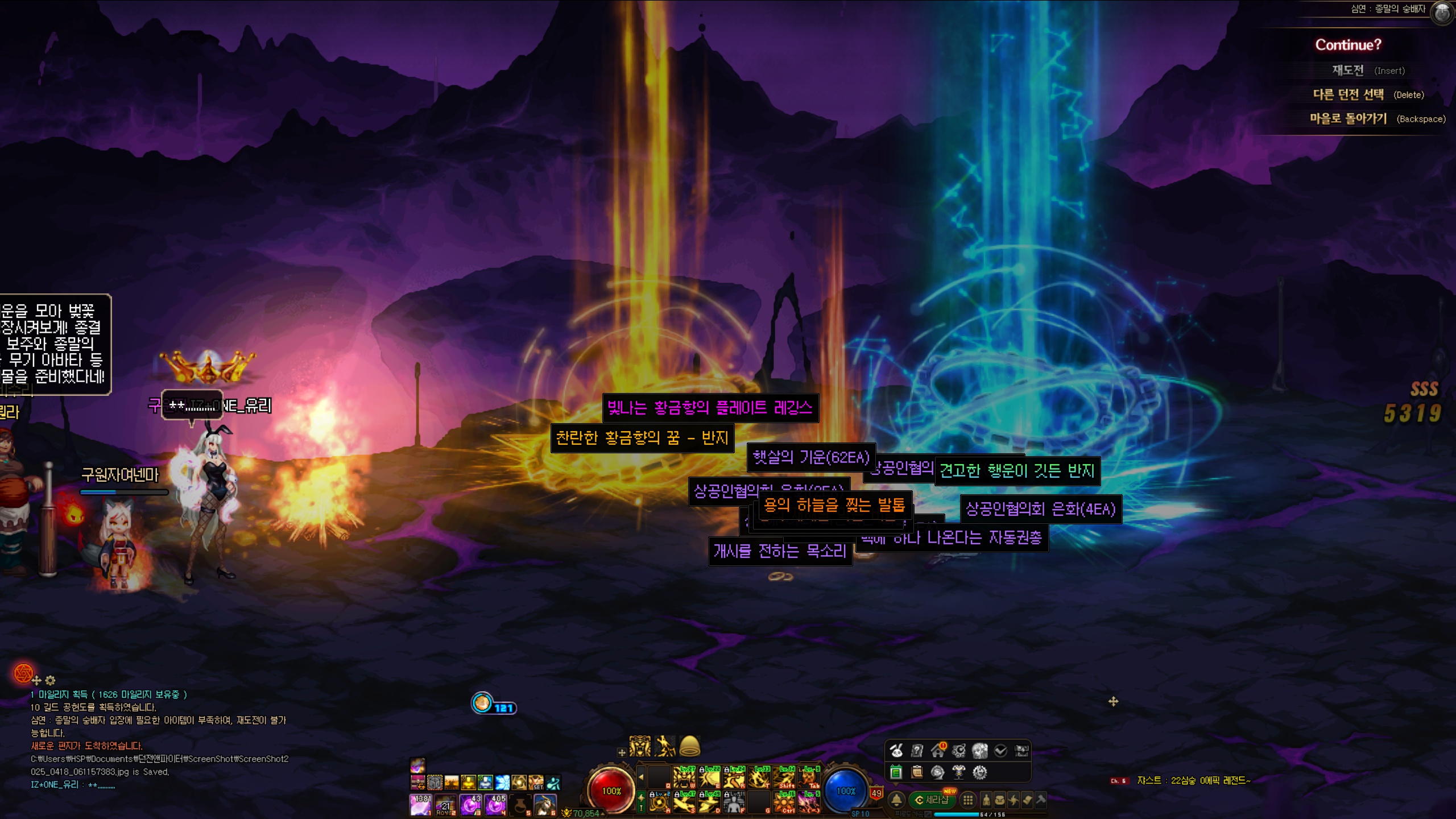Activate the lion face skill on W
The height and width of the screenshot is (819, 1456).
pyautogui.click(x=684, y=777)
